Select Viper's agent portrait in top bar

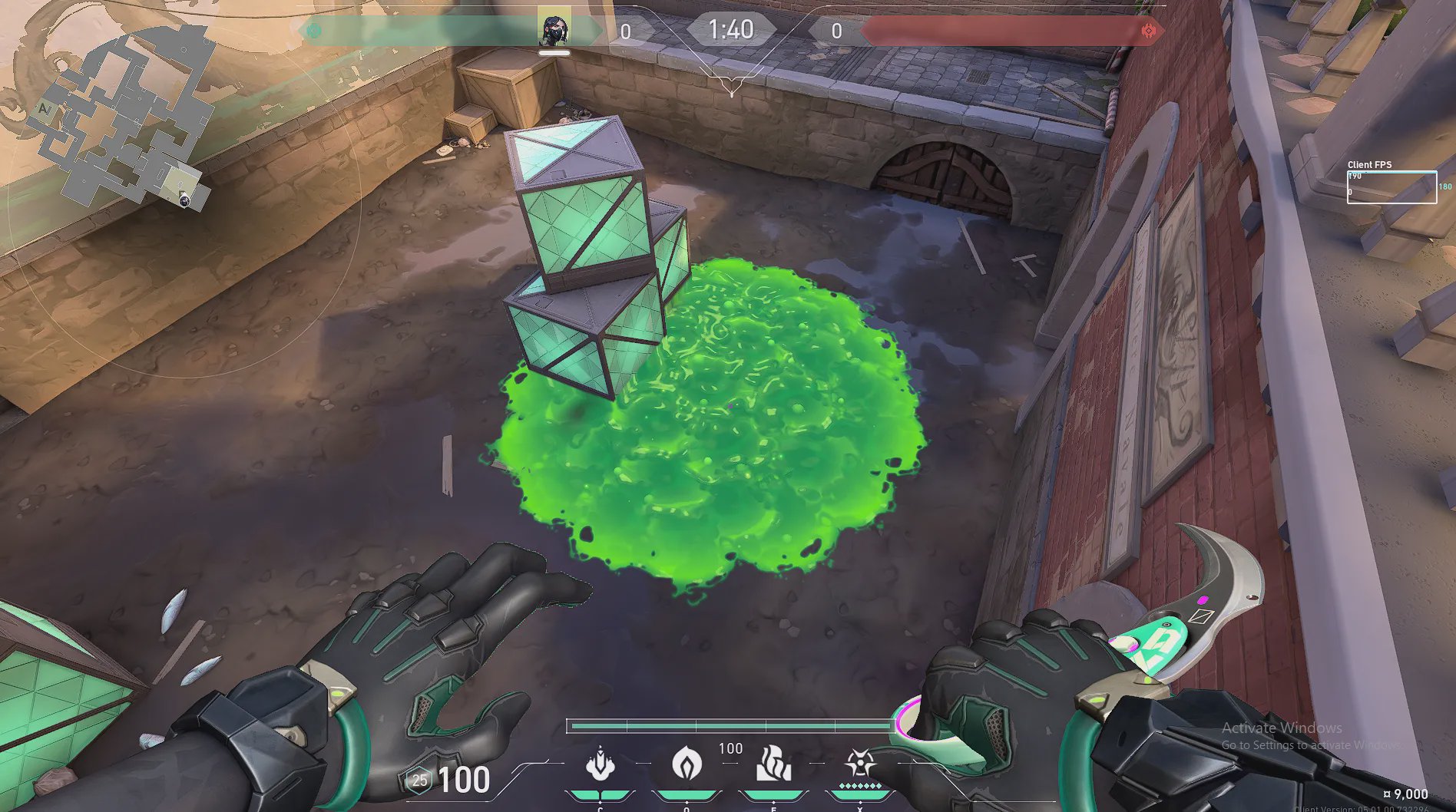554,31
